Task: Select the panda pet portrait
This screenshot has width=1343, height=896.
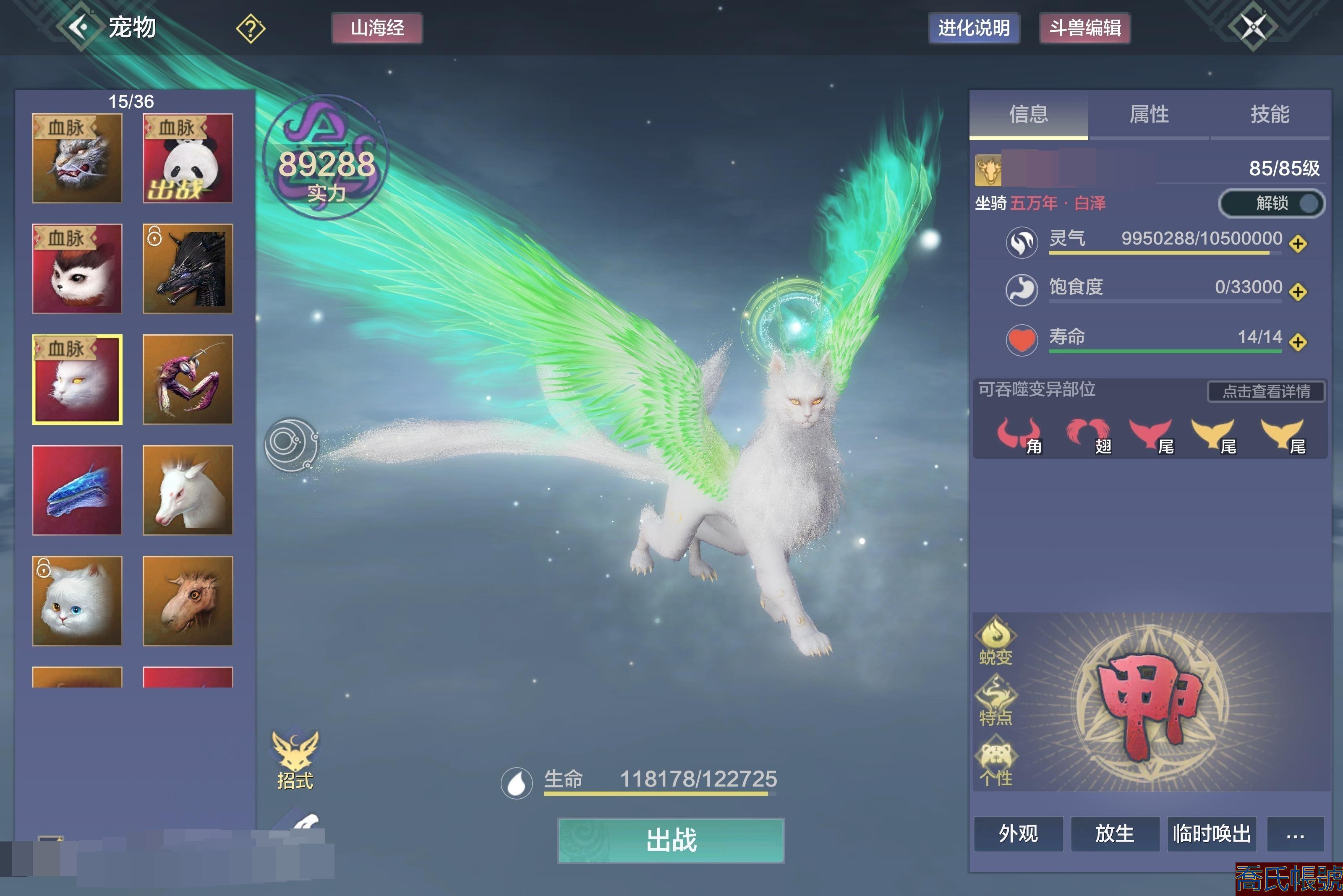Action: [x=188, y=158]
